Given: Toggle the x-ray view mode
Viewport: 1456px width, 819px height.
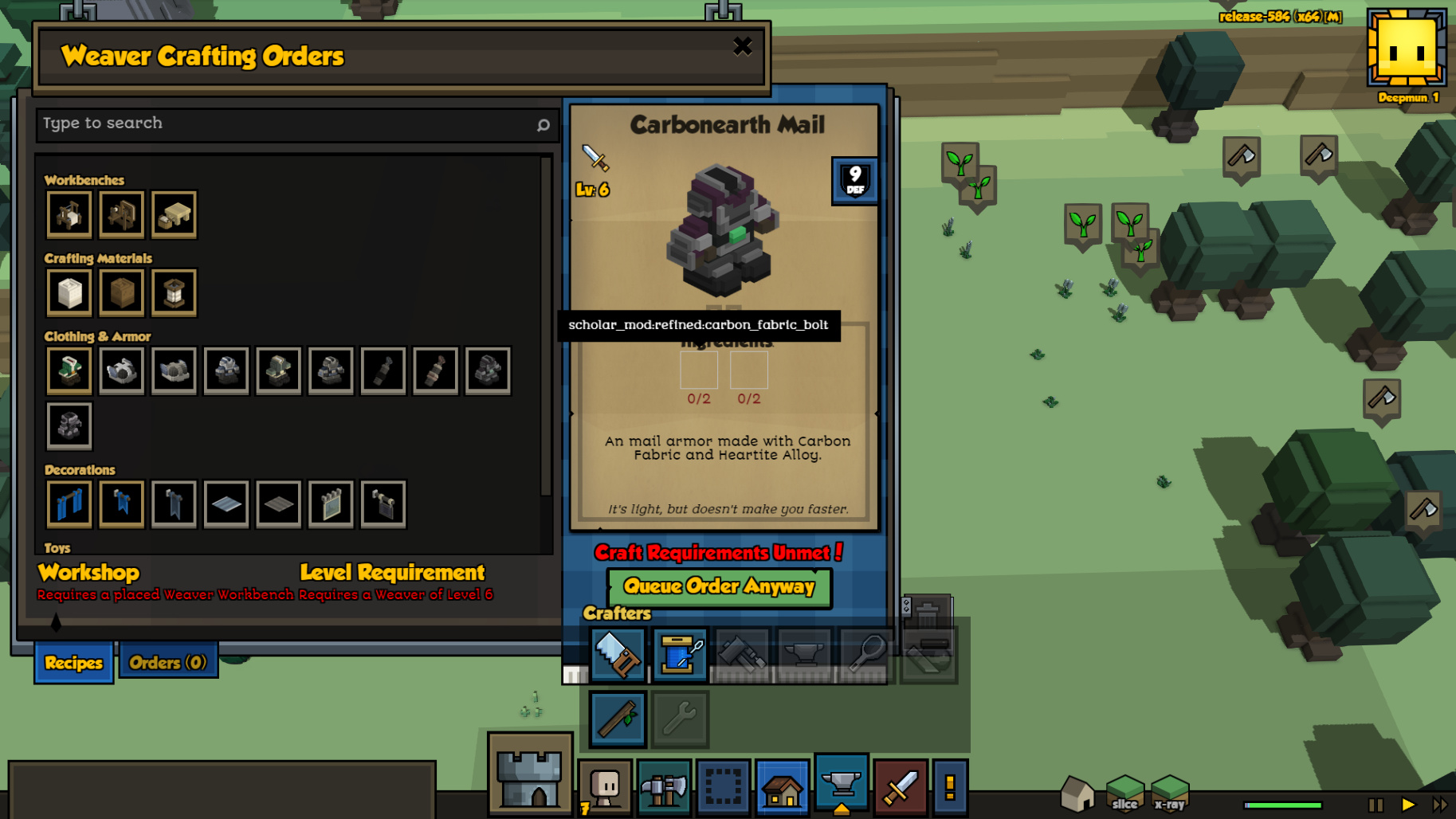Looking at the screenshot, I should [1170, 794].
